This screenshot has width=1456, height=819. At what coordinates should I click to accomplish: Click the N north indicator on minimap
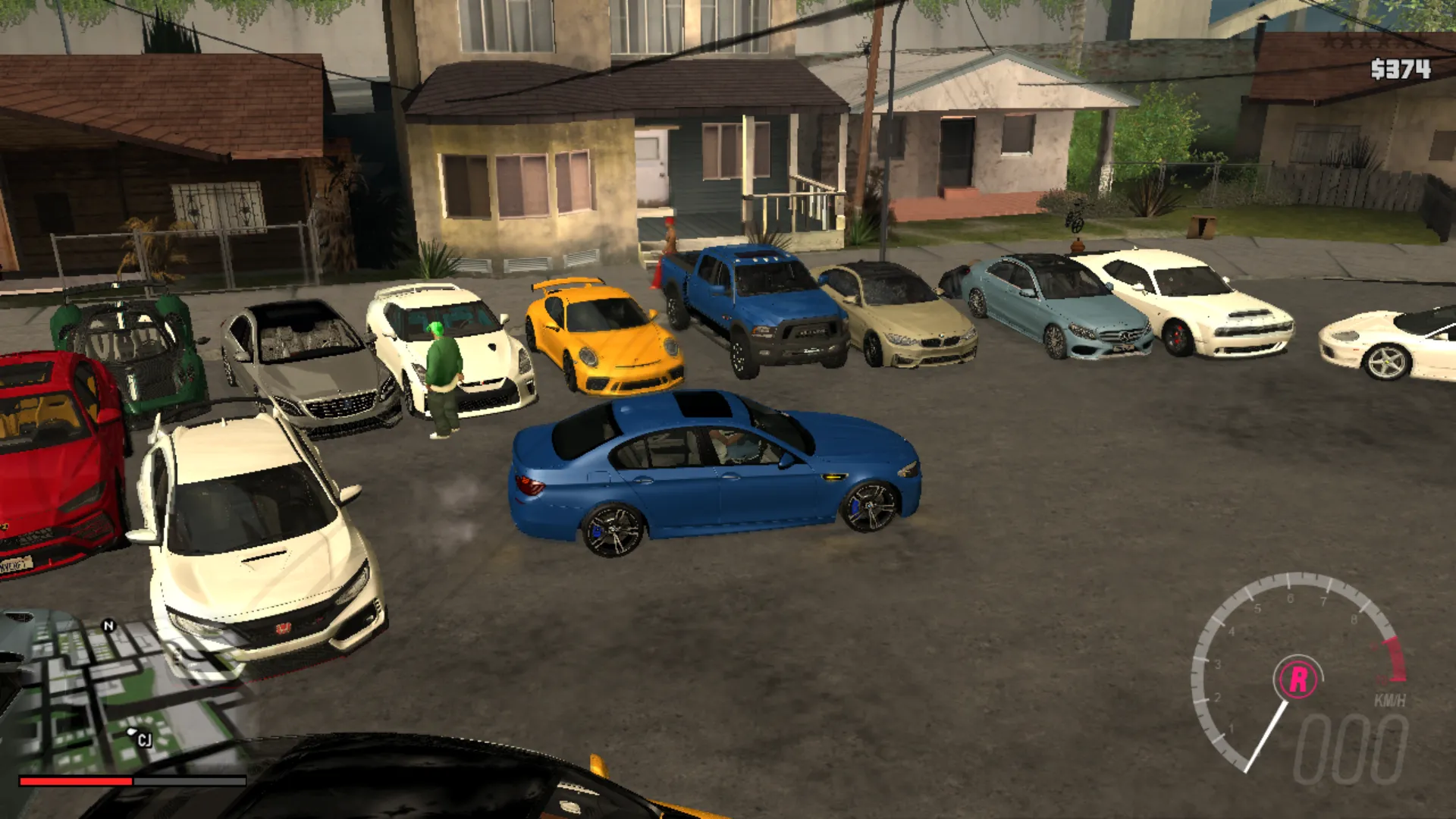pyautogui.click(x=110, y=625)
